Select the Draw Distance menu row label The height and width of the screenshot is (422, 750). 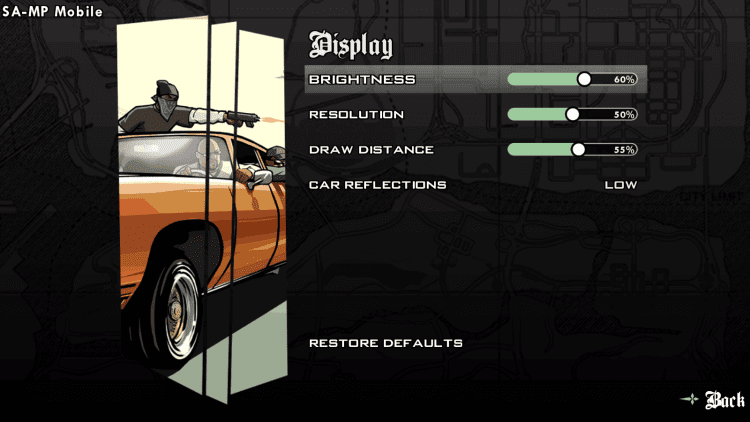[x=371, y=150]
